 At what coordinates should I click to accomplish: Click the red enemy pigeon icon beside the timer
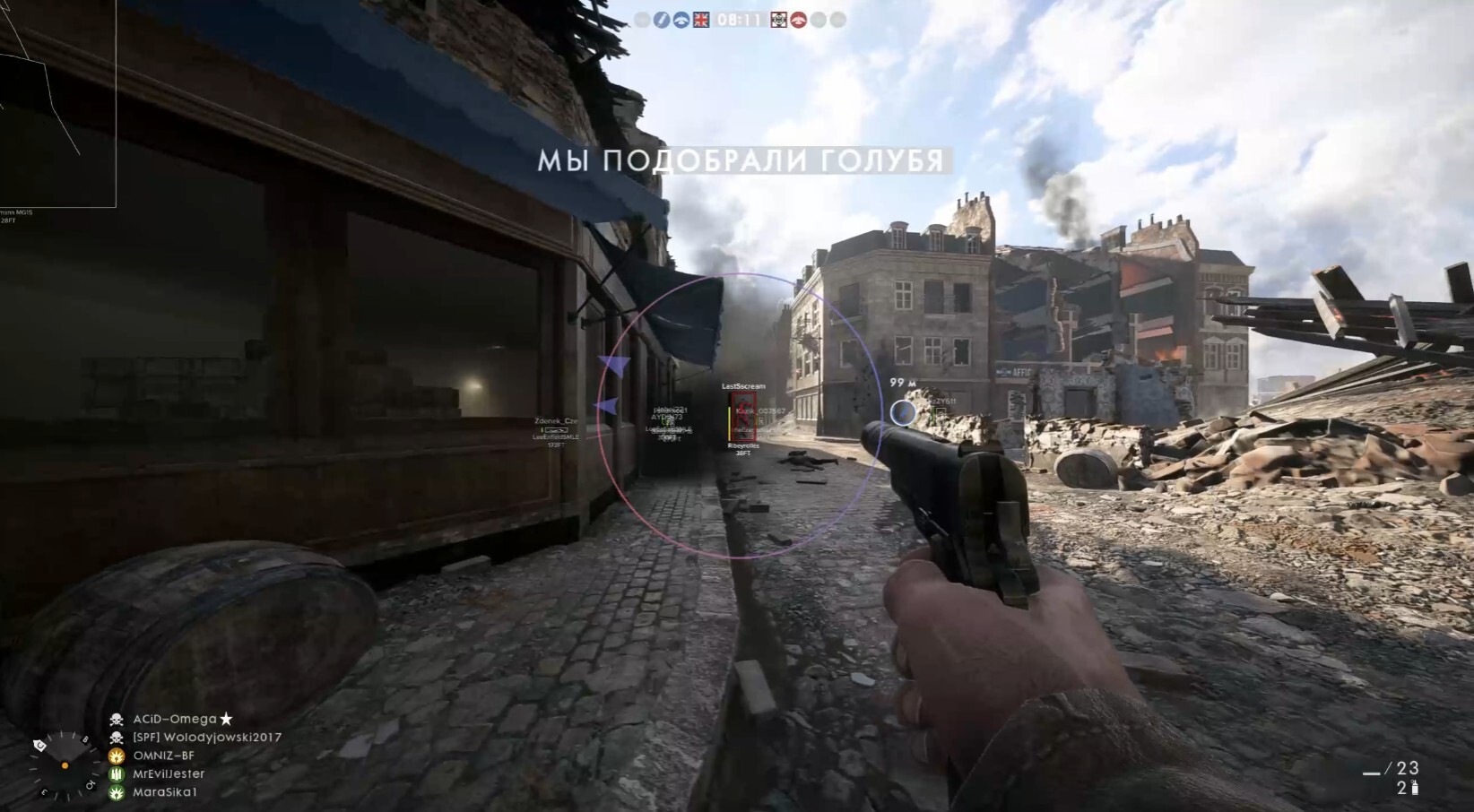[x=798, y=20]
